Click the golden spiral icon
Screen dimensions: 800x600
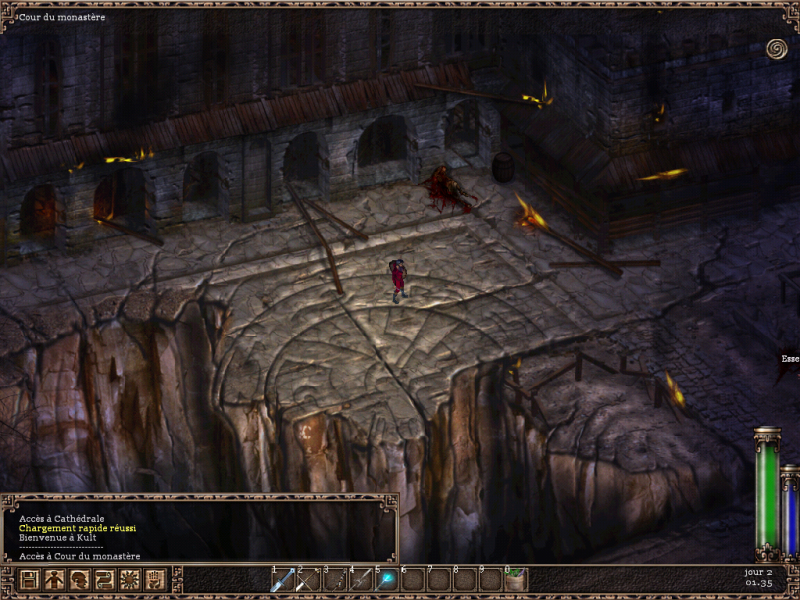click(x=776, y=48)
